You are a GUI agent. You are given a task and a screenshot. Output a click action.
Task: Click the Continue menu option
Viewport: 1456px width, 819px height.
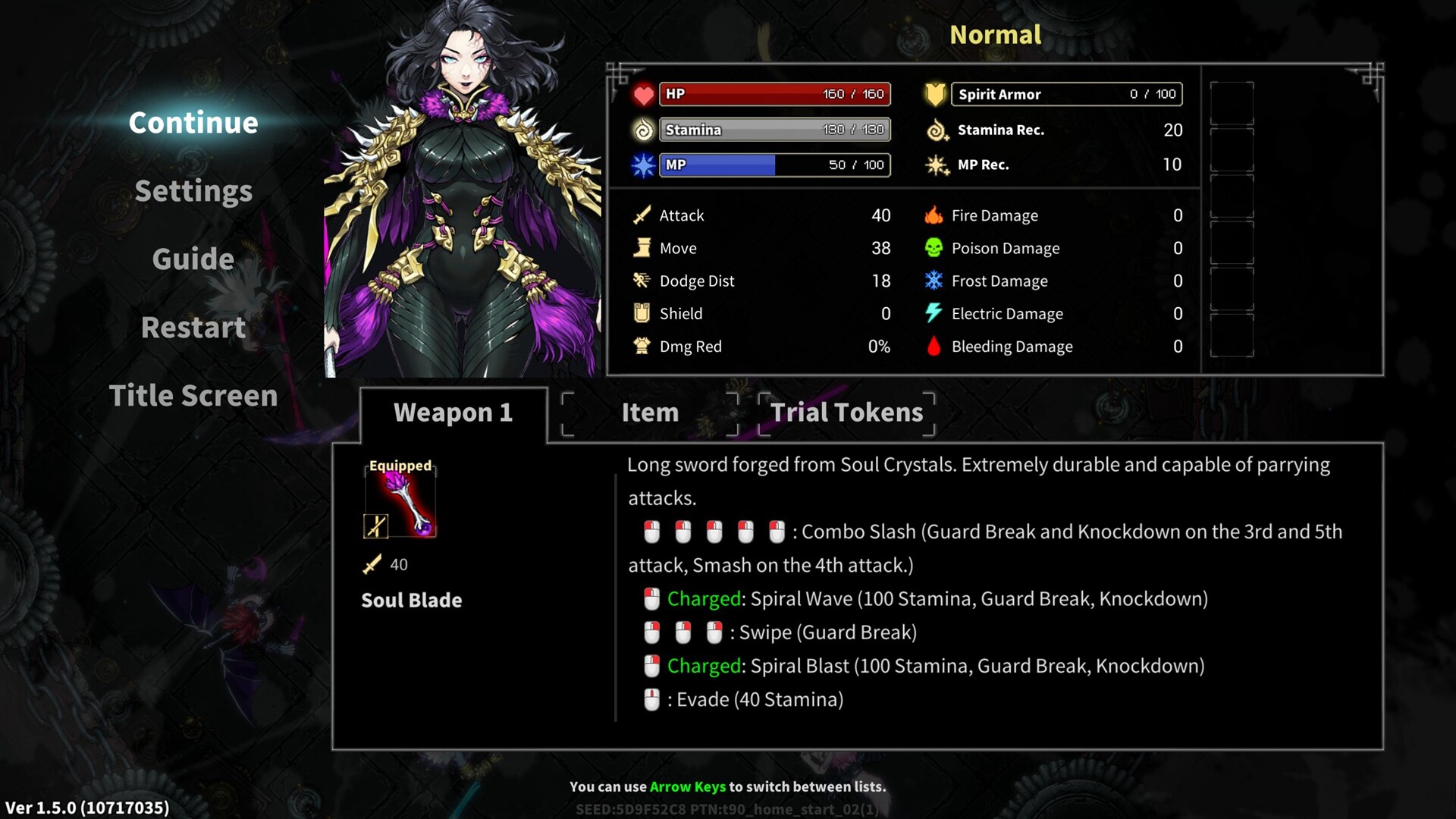193,123
